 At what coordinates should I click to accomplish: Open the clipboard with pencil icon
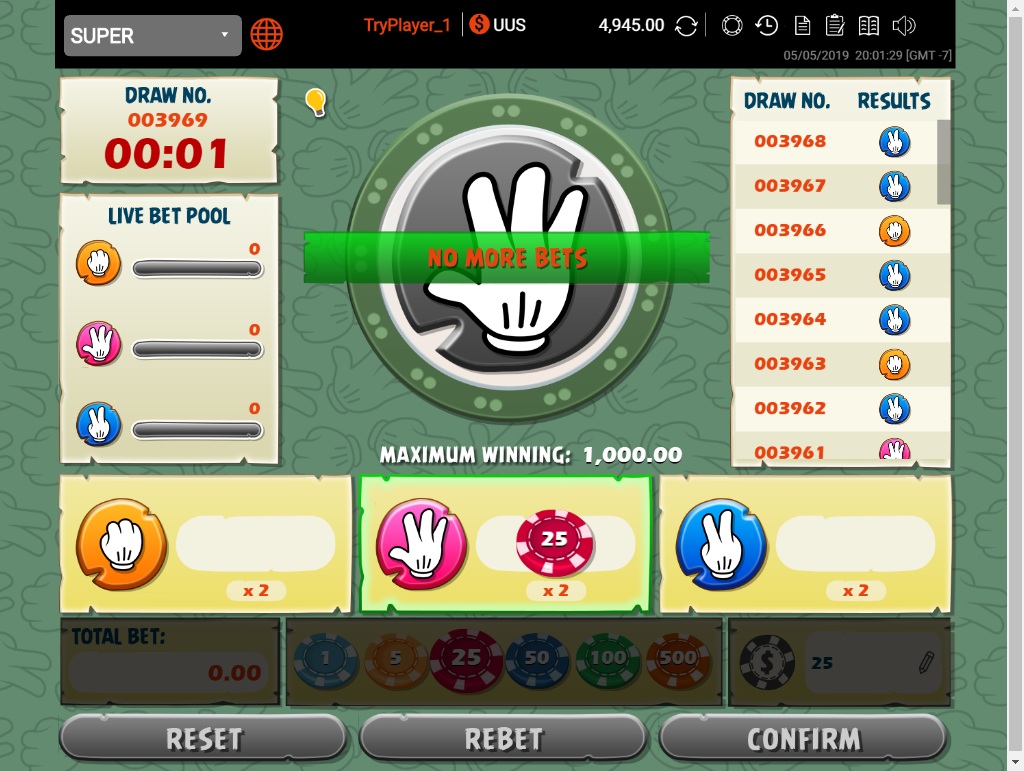click(835, 26)
